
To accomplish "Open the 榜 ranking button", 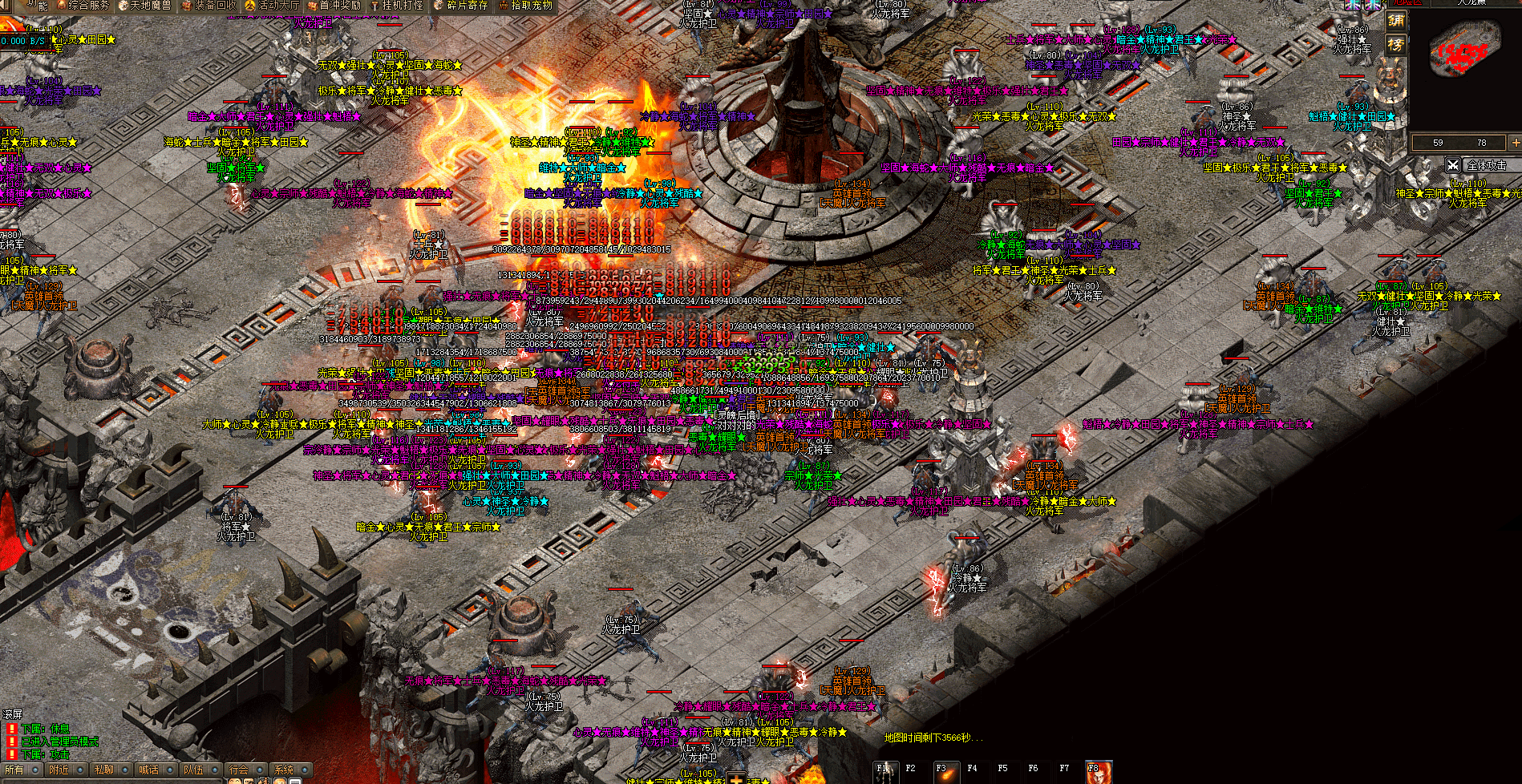I will tap(1396, 45).
